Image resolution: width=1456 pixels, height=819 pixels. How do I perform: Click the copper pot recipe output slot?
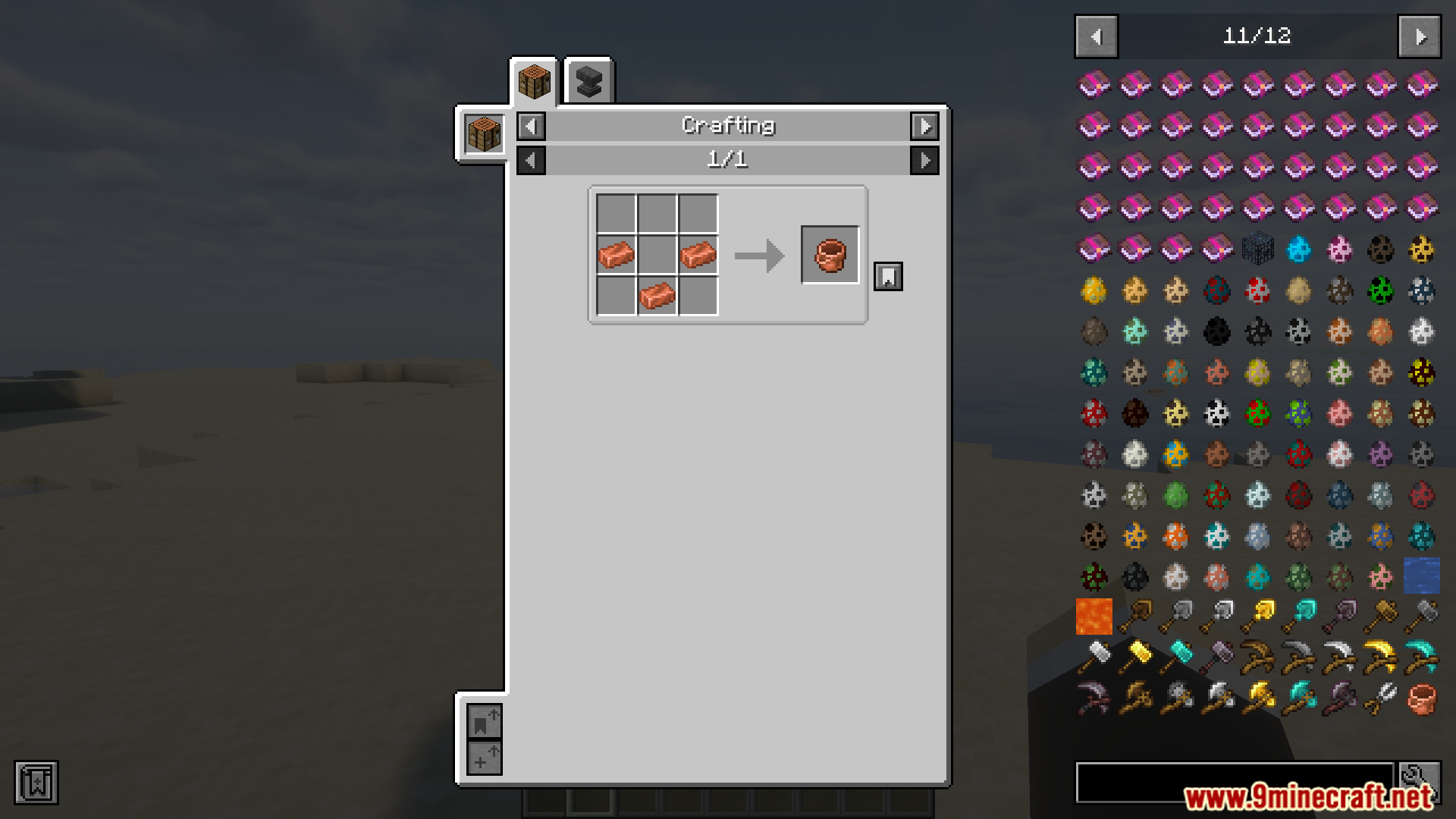(x=830, y=254)
